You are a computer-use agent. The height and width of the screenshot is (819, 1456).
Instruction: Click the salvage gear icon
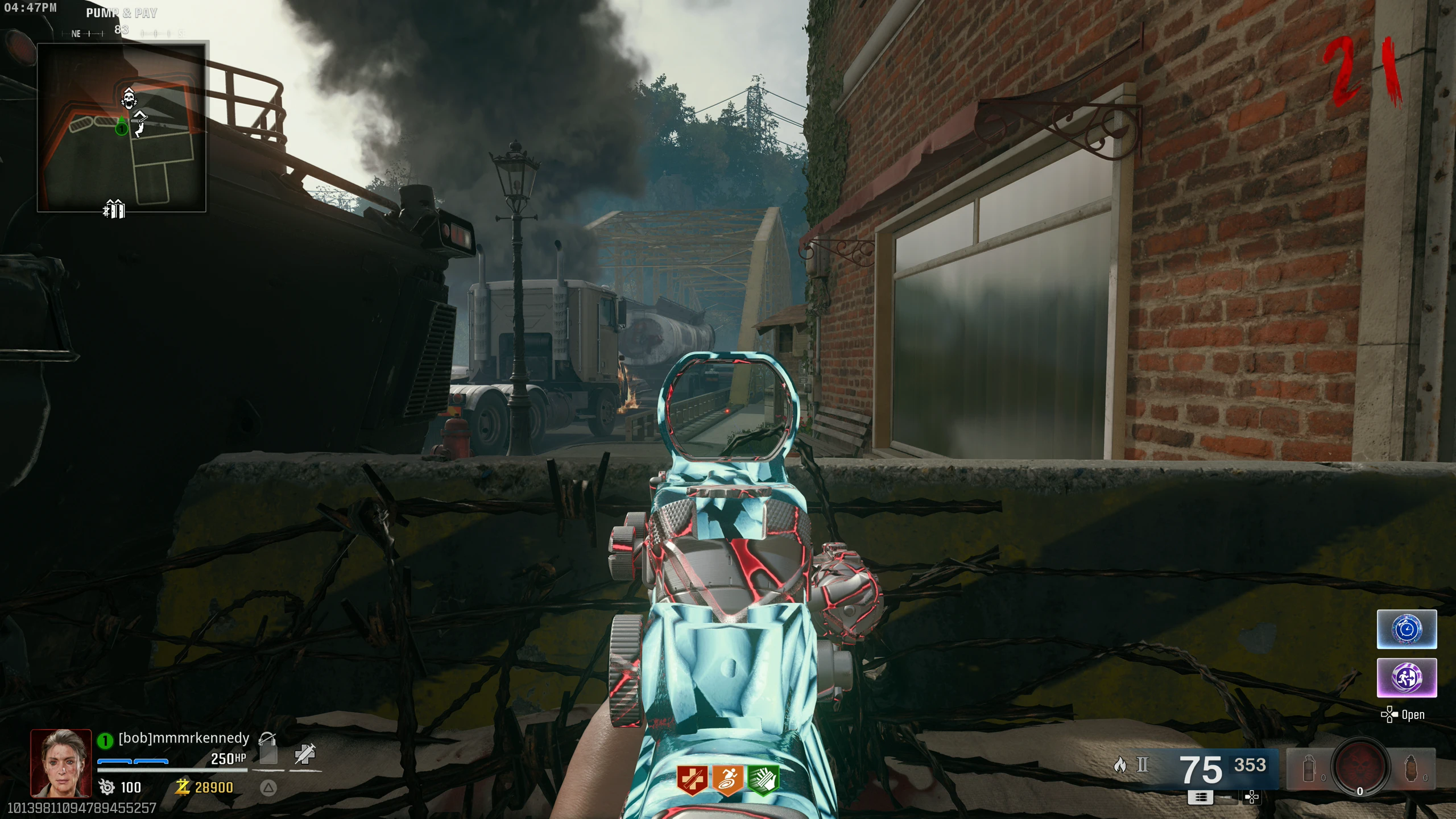[106, 787]
